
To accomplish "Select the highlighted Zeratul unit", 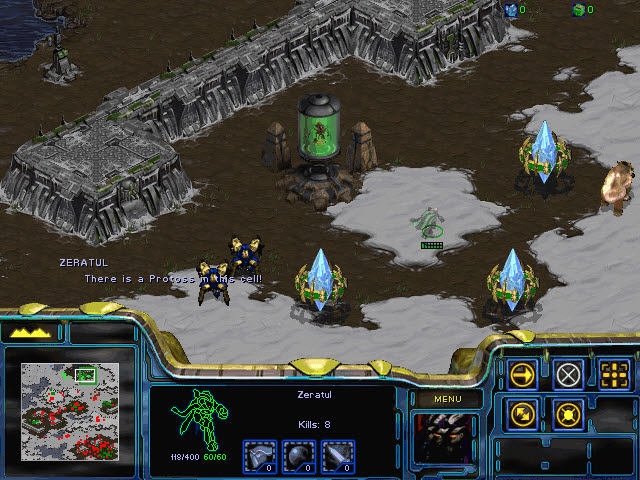I will (430, 223).
